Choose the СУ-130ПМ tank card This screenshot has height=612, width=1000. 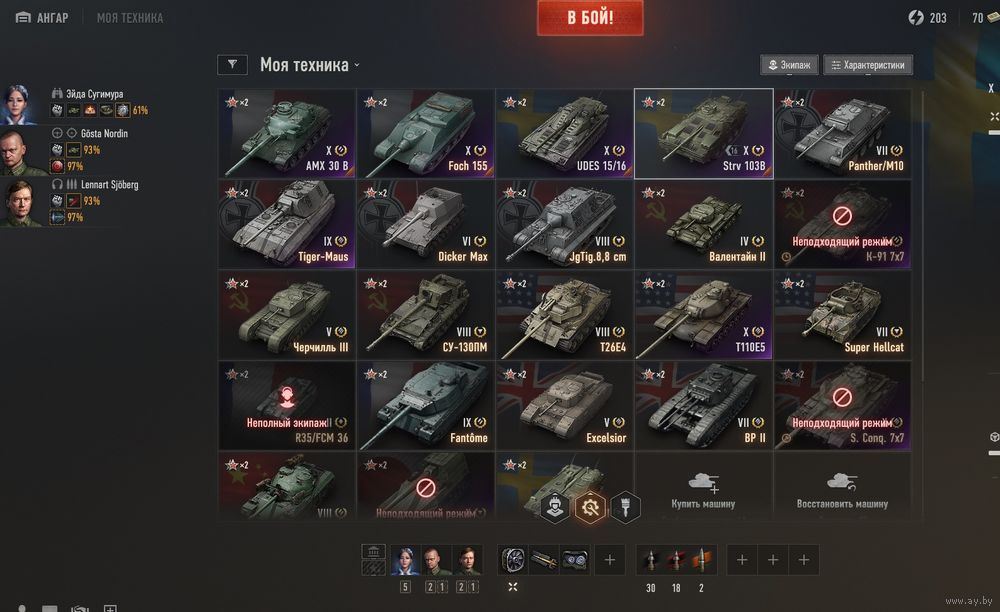coord(426,314)
